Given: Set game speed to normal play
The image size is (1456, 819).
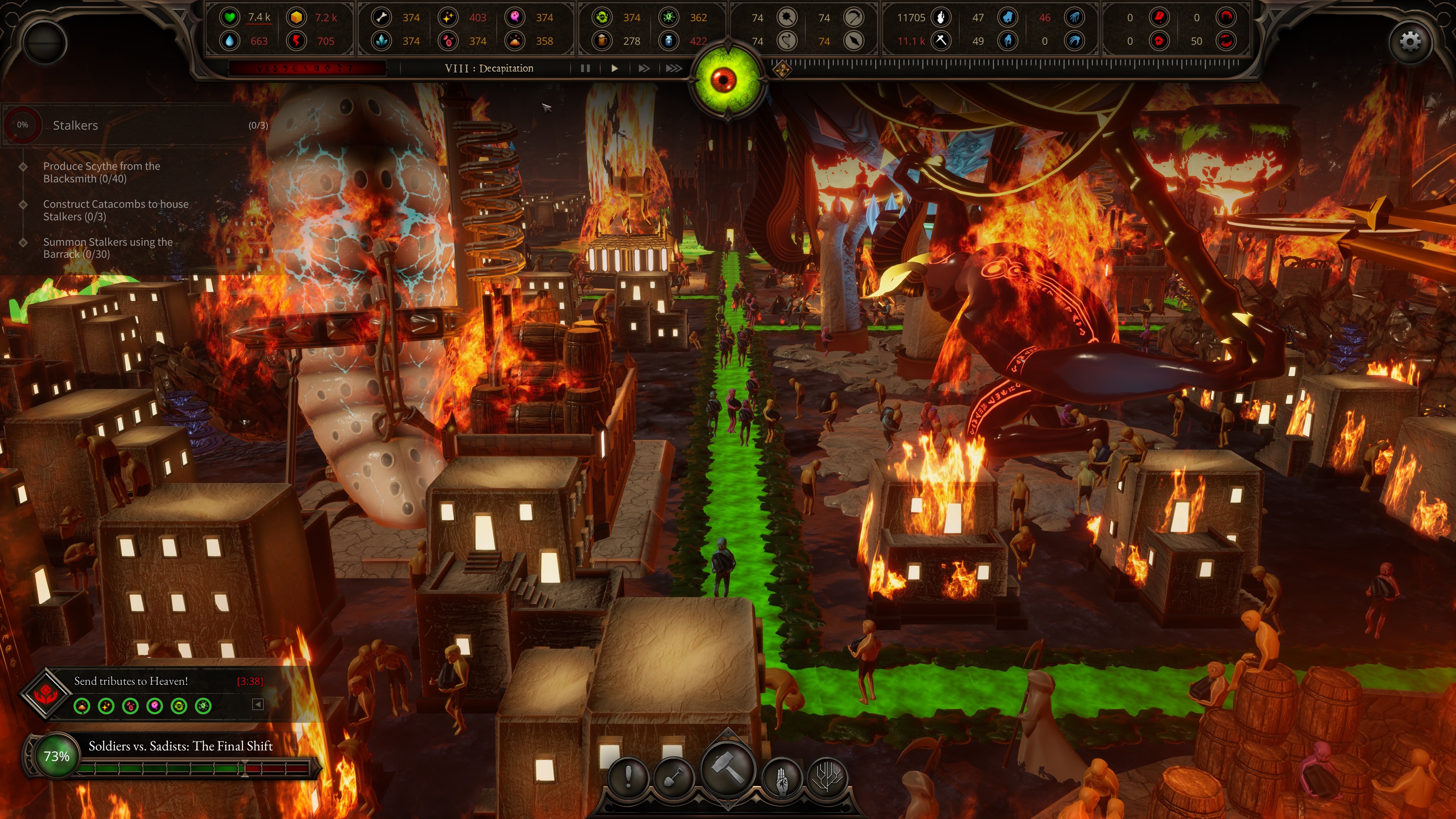Looking at the screenshot, I should (614, 68).
